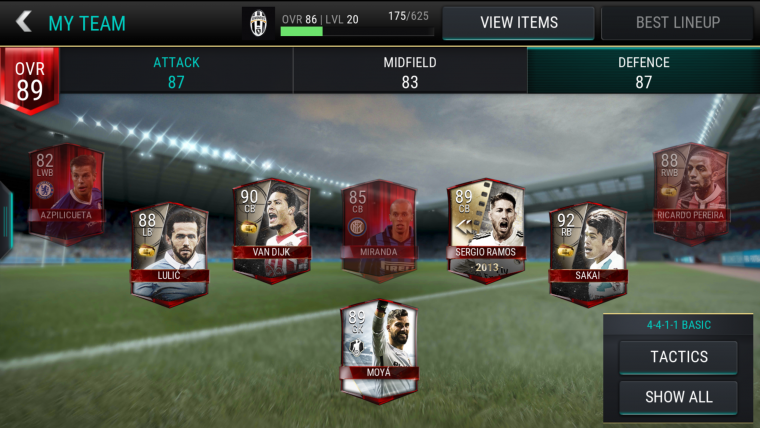Tap the Juventus club crest icon
This screenshot has width=760, height=428.
pos(258,22)
